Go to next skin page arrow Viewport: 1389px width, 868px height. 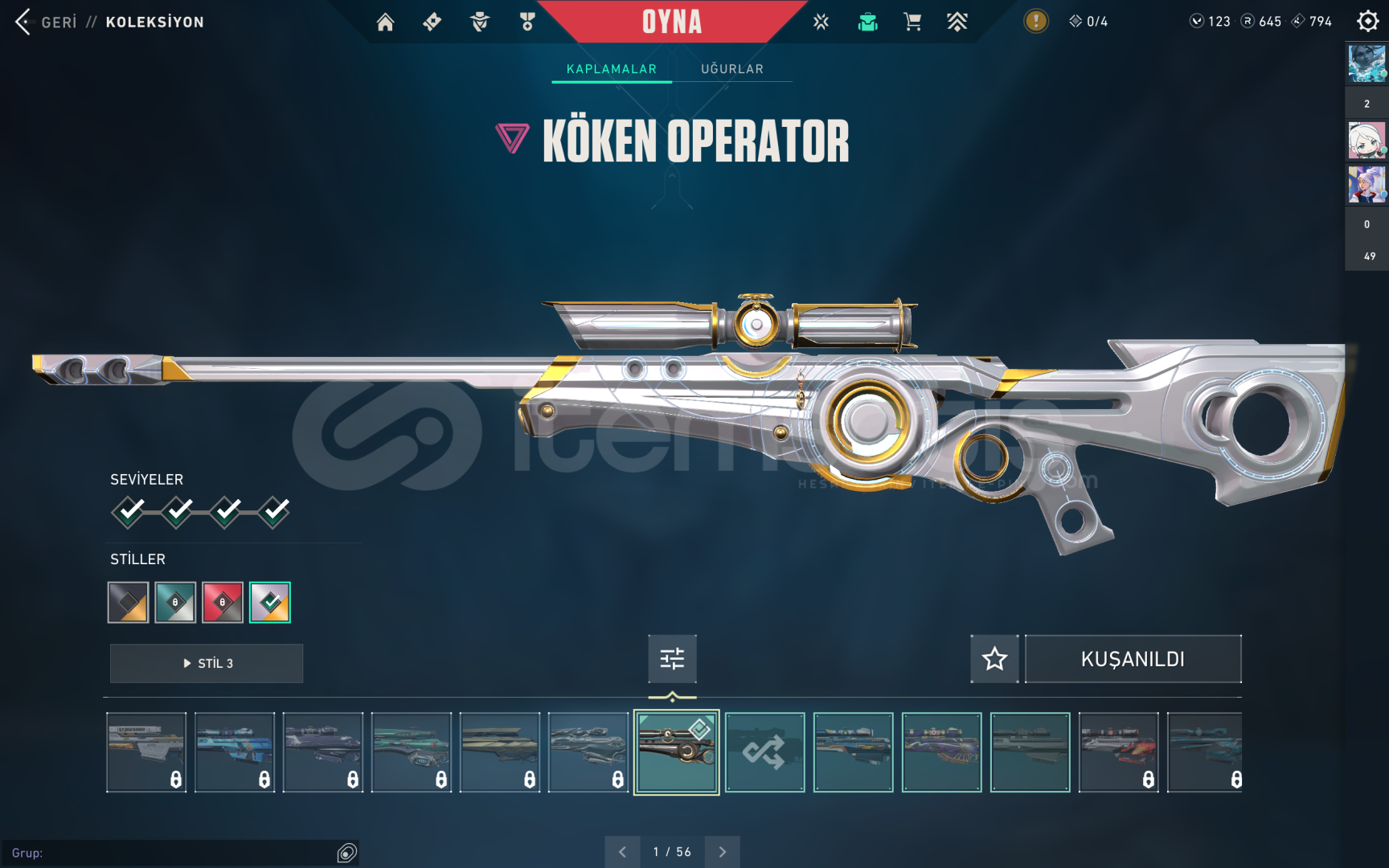[722, 852]
